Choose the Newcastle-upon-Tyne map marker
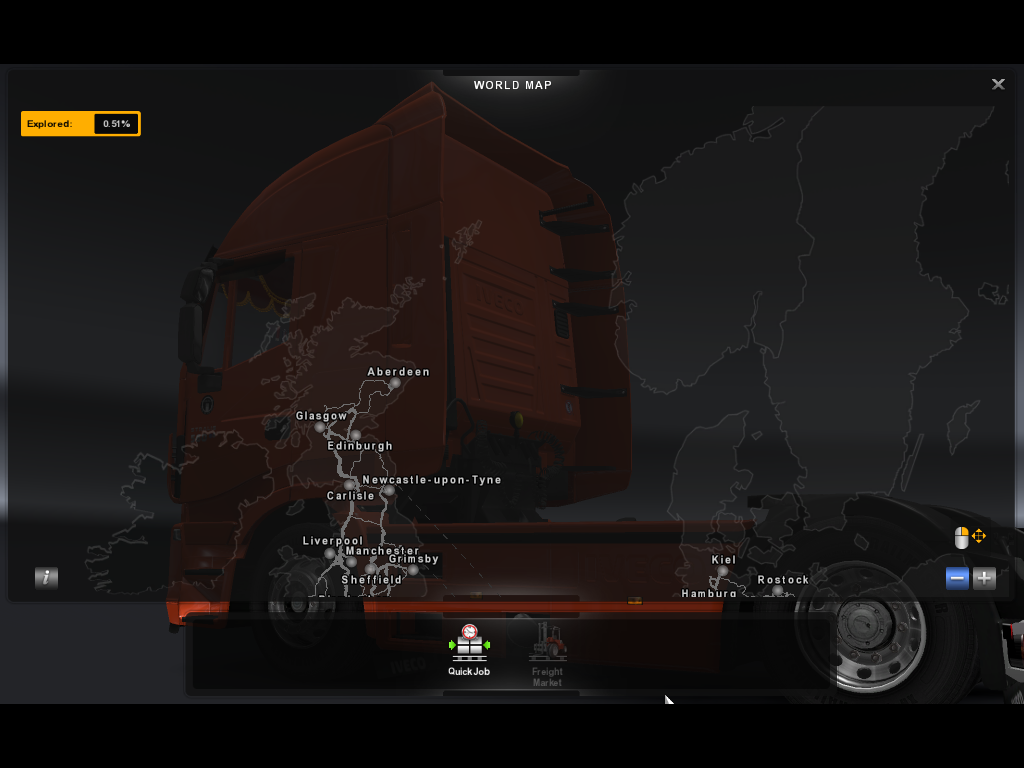The width and height of the screenshot is (1024, 768). (389, 491)
